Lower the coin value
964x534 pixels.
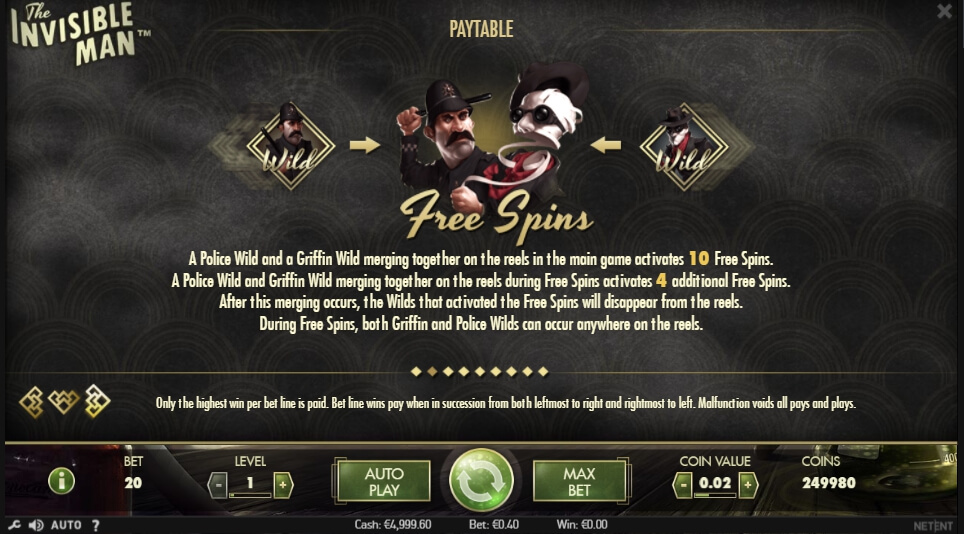(683, 485)
